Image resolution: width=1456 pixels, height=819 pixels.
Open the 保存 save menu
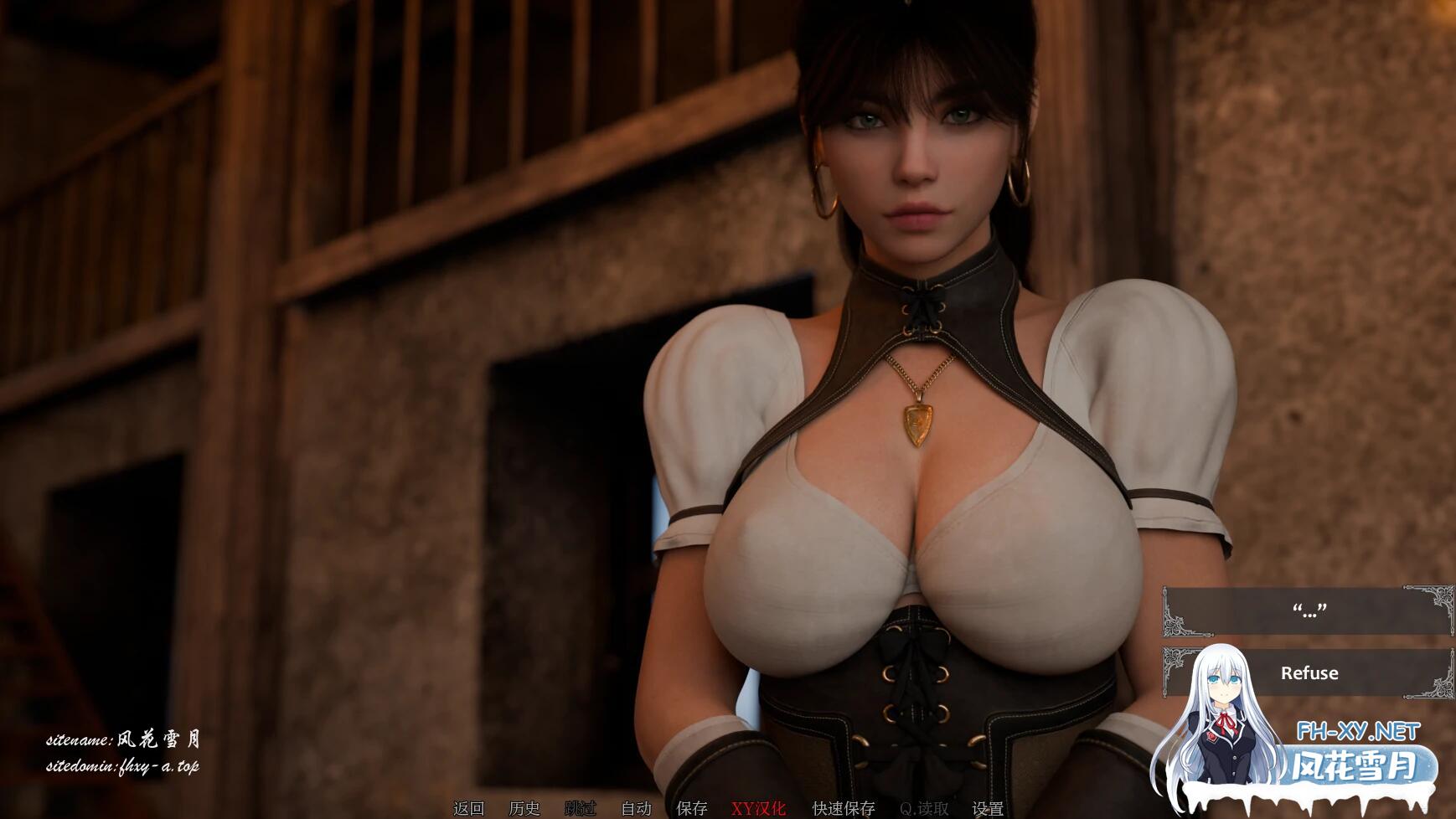tap(692, 808)
